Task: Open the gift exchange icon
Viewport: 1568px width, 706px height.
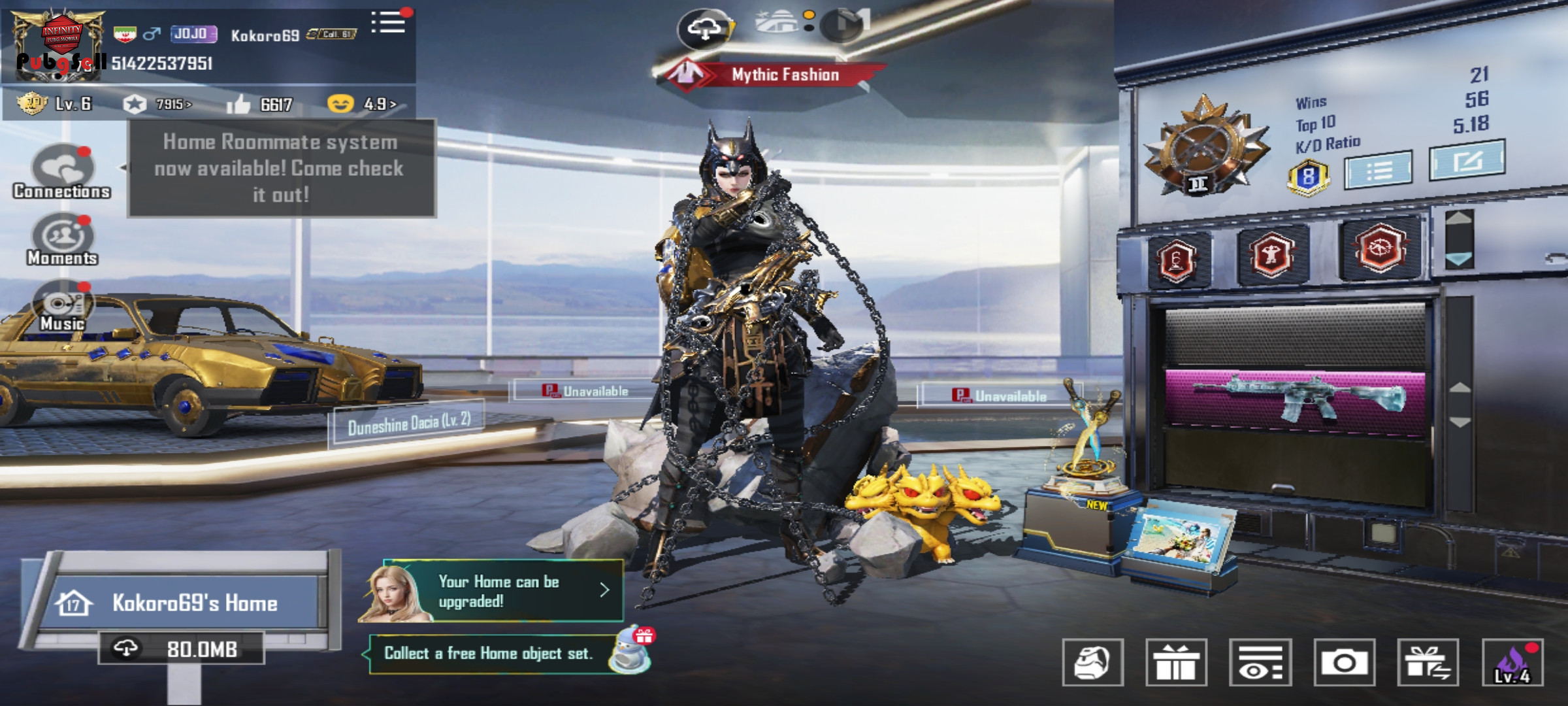Action: [x=1428, y=663]
